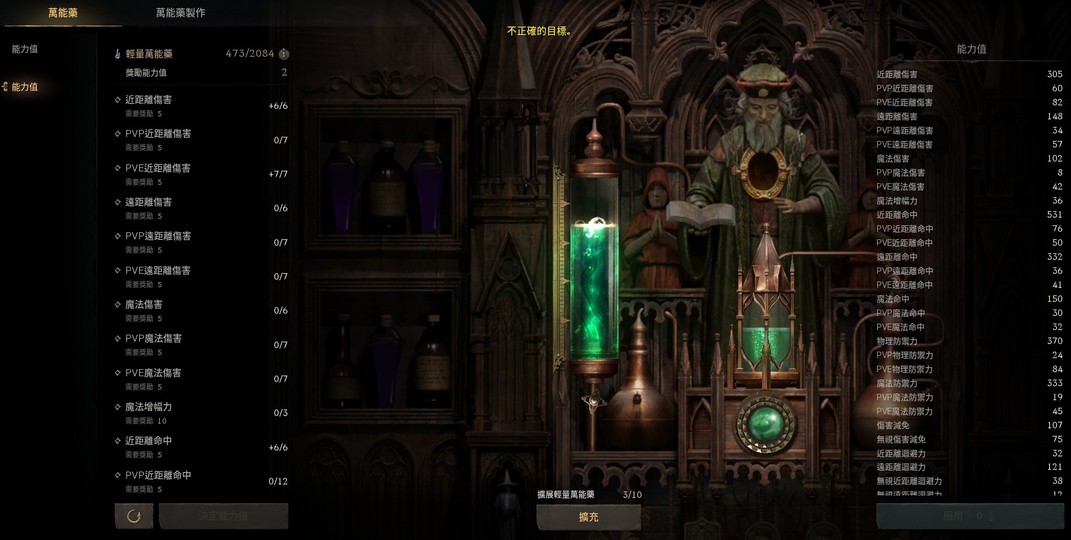Select the highlighted 能力值 sidebar entry

(x=25, y=87)
